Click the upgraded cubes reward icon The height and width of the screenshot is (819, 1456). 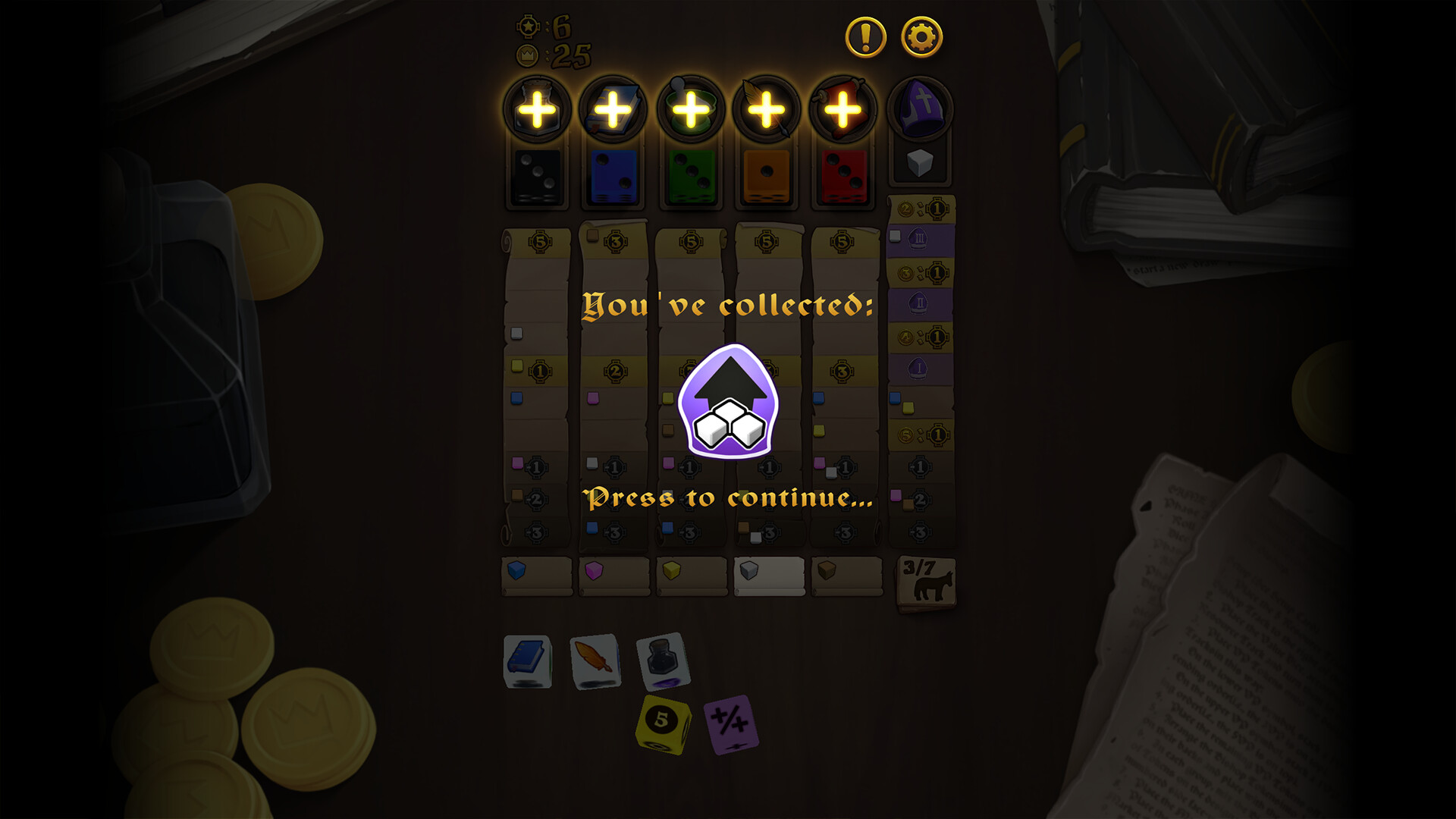(x=727, y=405)
